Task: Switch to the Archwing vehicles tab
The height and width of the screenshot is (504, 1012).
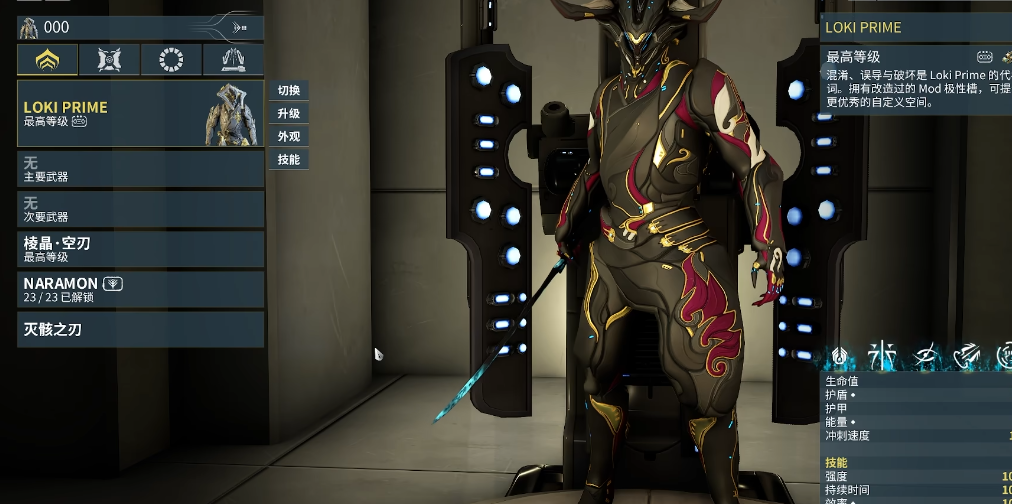Action: [x=233, y=61]
